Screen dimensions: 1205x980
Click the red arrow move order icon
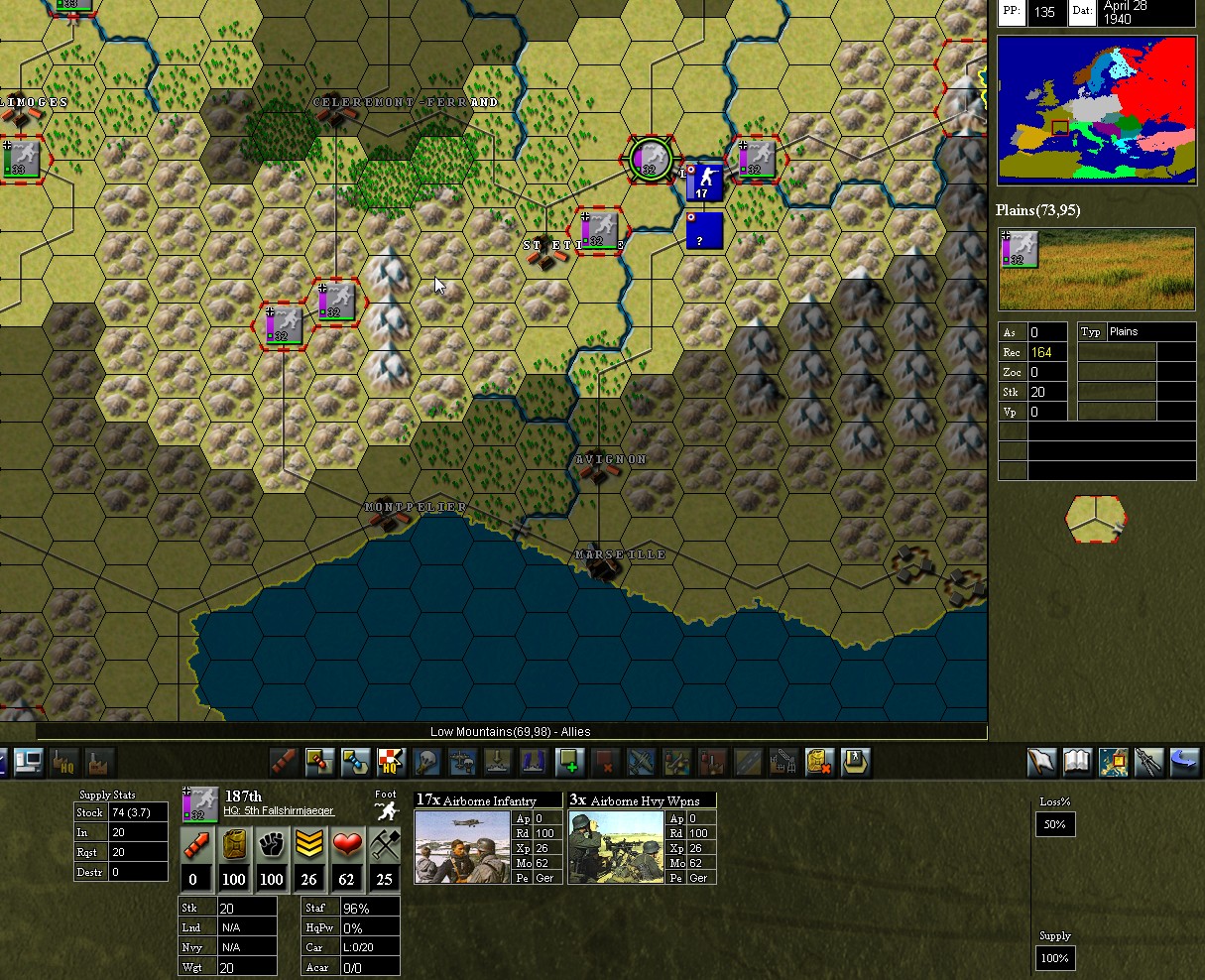(x=284, y=762)
